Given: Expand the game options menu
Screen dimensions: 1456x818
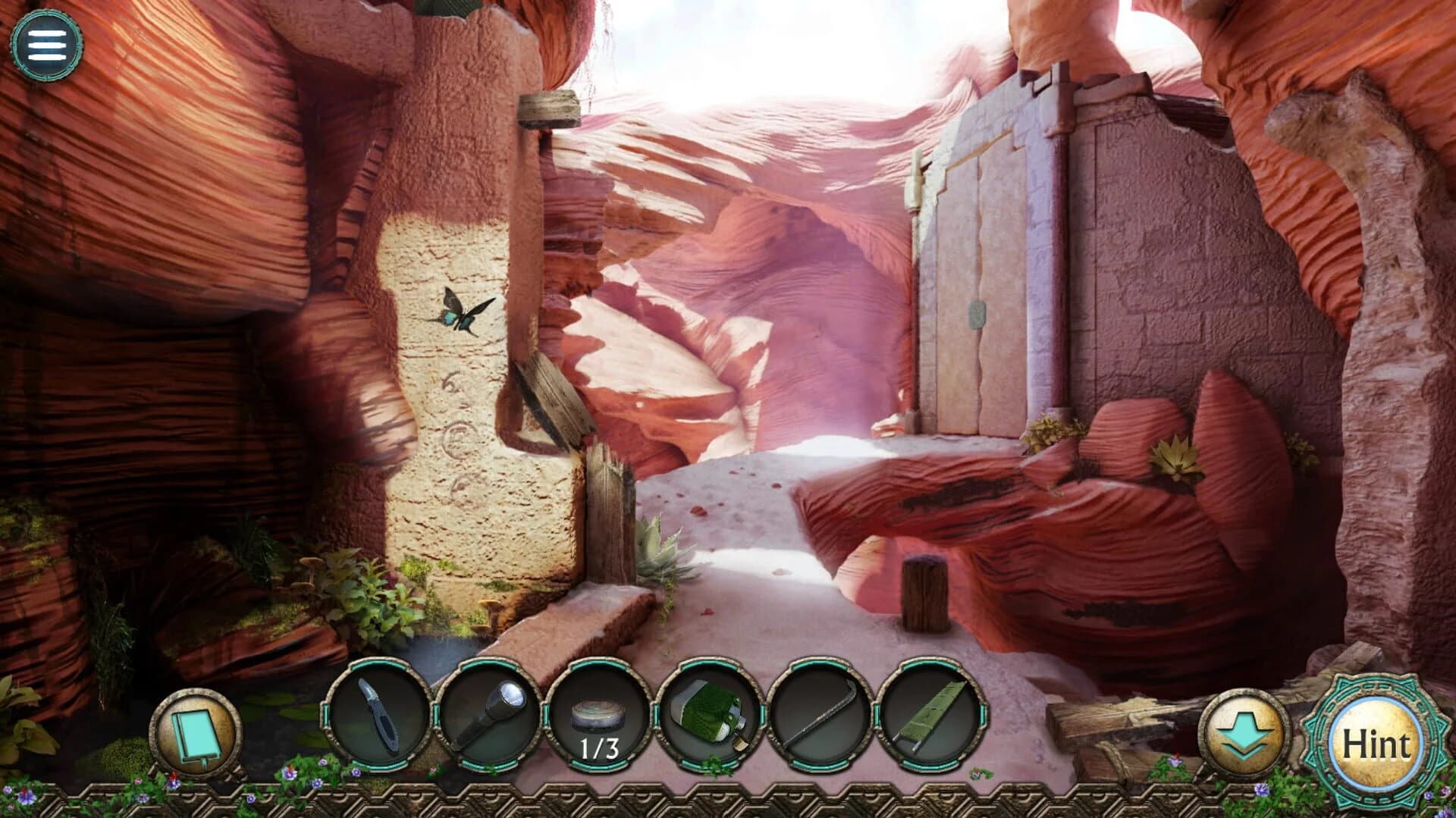Looking at the screenshot, I should pos(47,45).
